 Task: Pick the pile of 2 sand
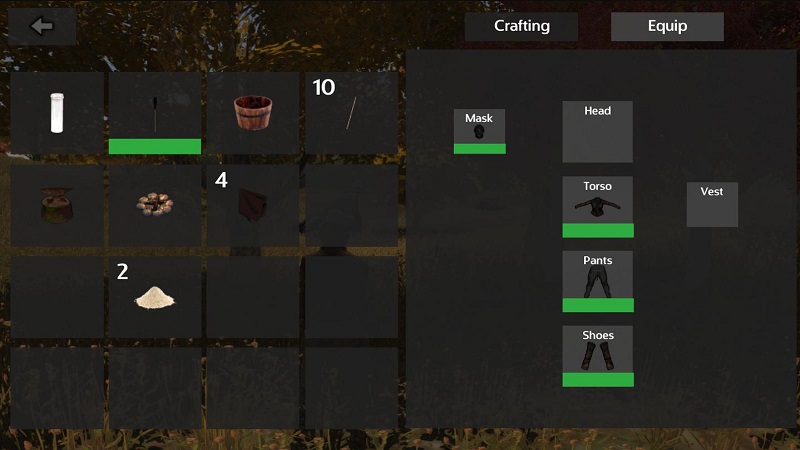coord(155,295)
